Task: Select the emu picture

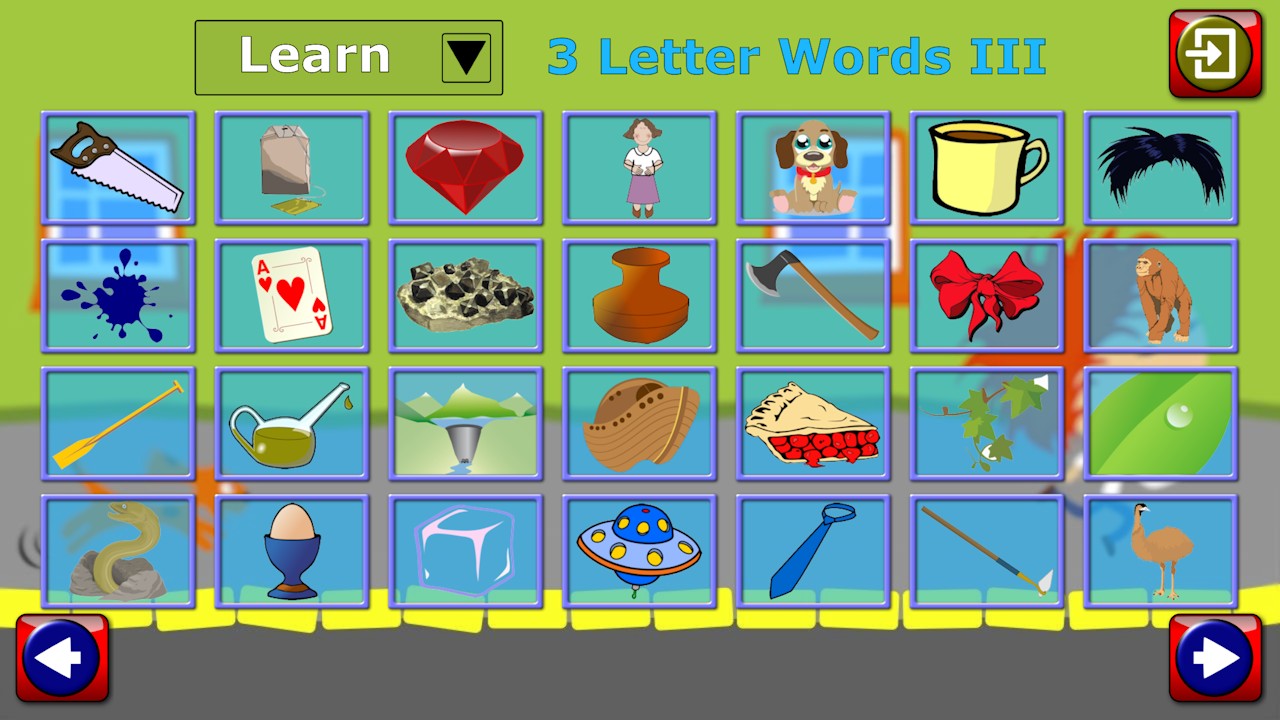Action: 1160,550
